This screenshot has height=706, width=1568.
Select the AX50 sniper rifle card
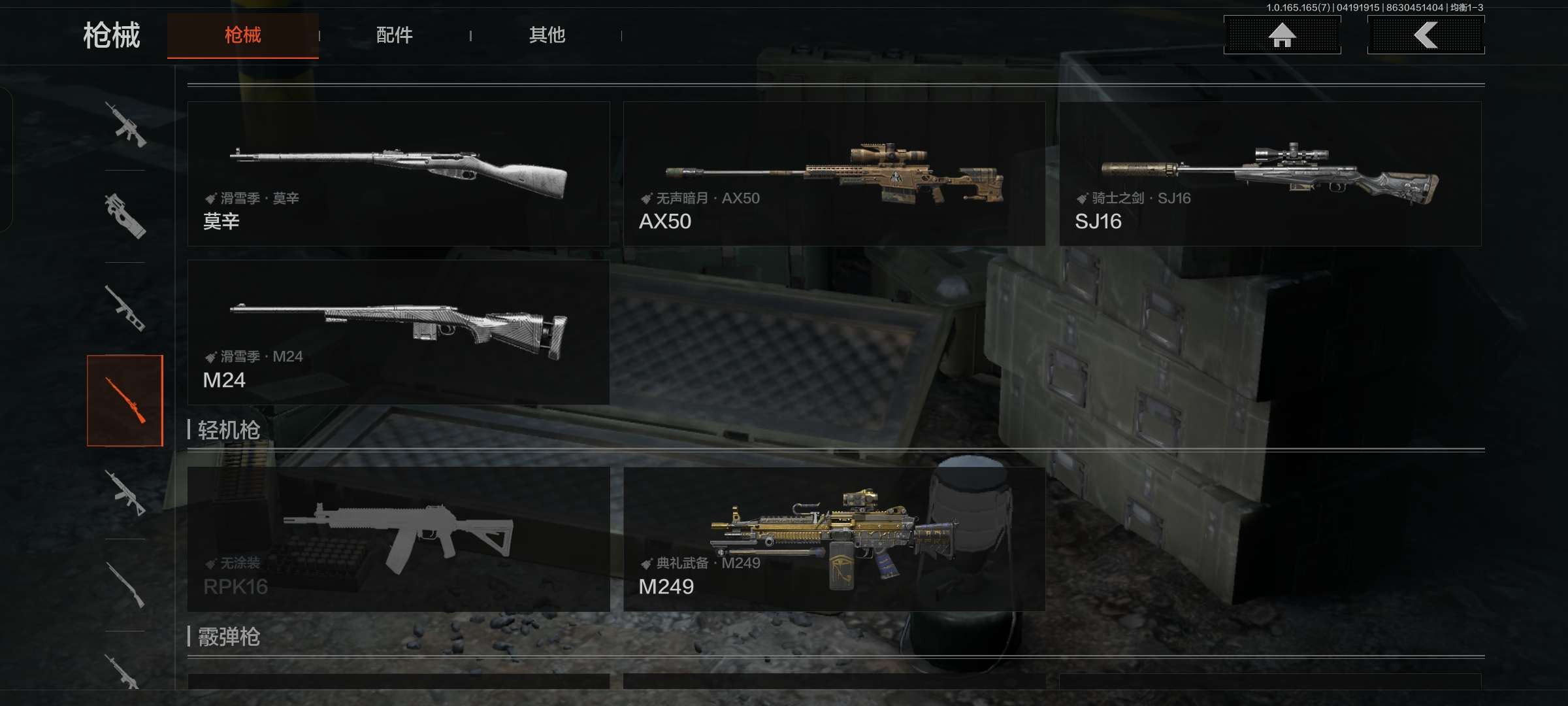click(834, 174)
